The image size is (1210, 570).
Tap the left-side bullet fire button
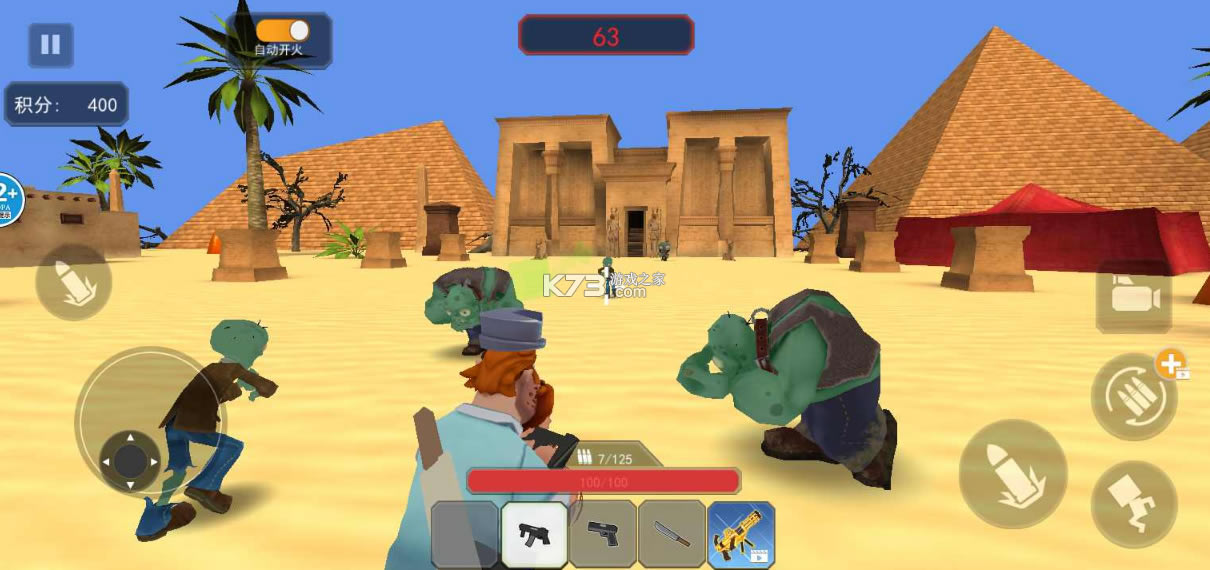point(73,281)
